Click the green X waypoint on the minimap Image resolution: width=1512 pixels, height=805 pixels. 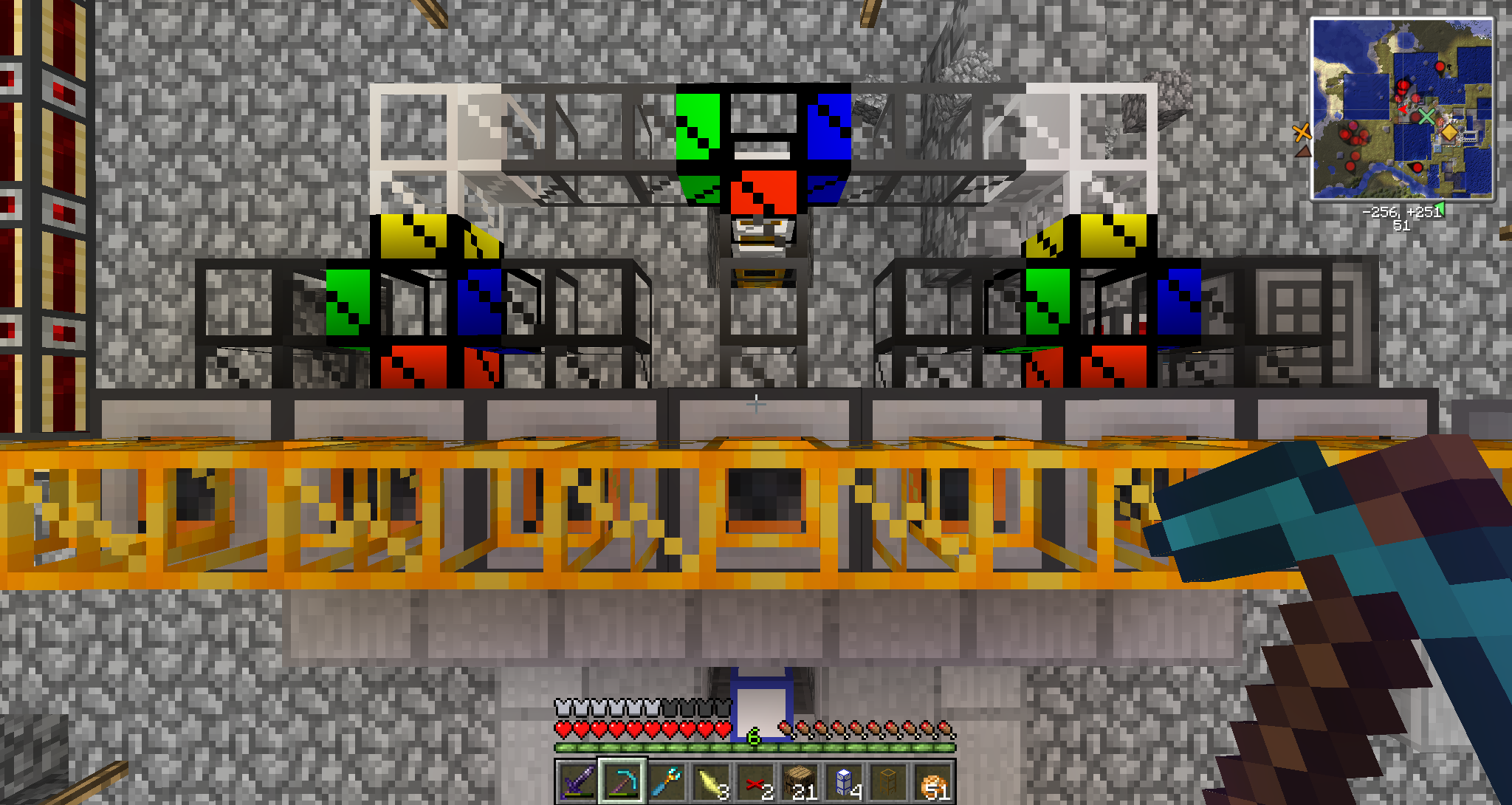[x=1429, y=114]
